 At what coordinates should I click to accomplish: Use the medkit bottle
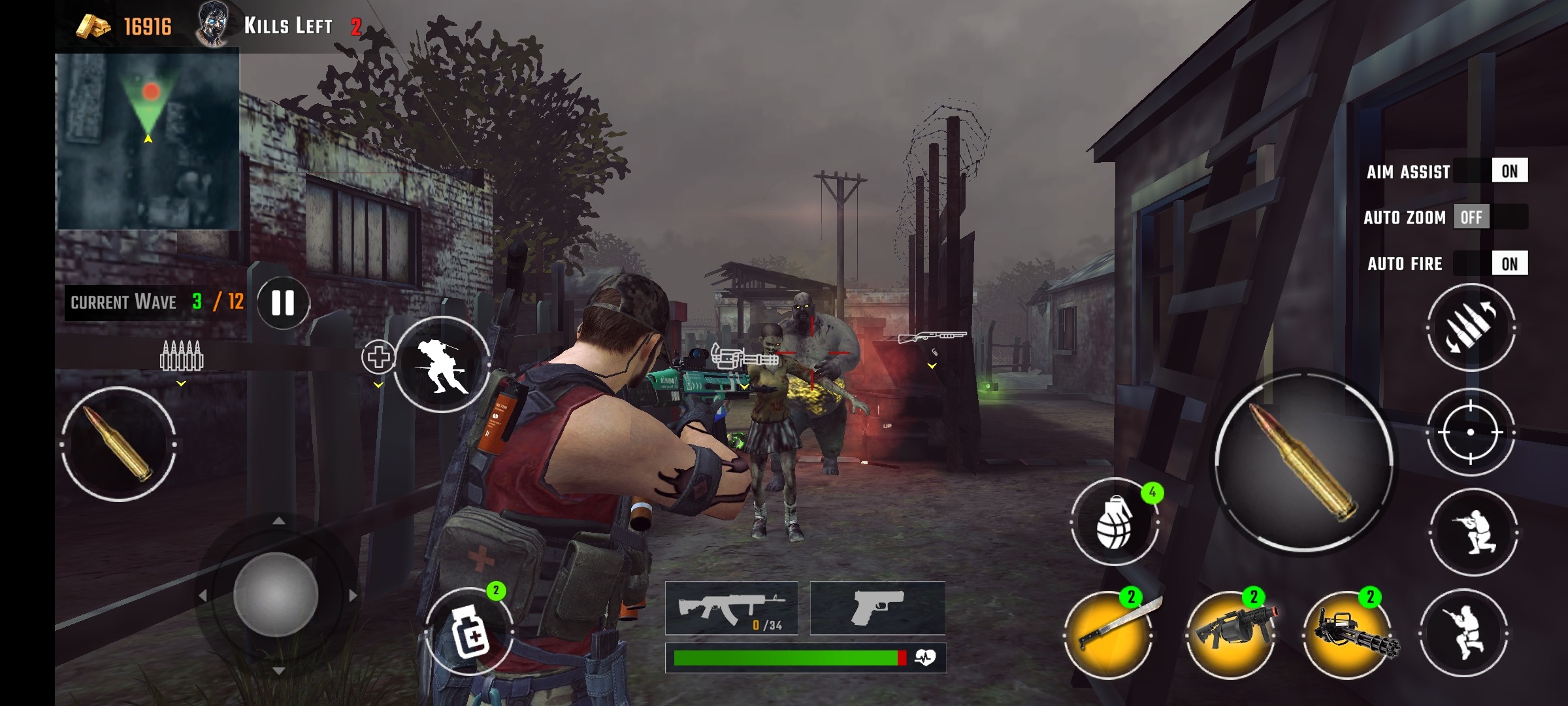[x=469, y=631]
